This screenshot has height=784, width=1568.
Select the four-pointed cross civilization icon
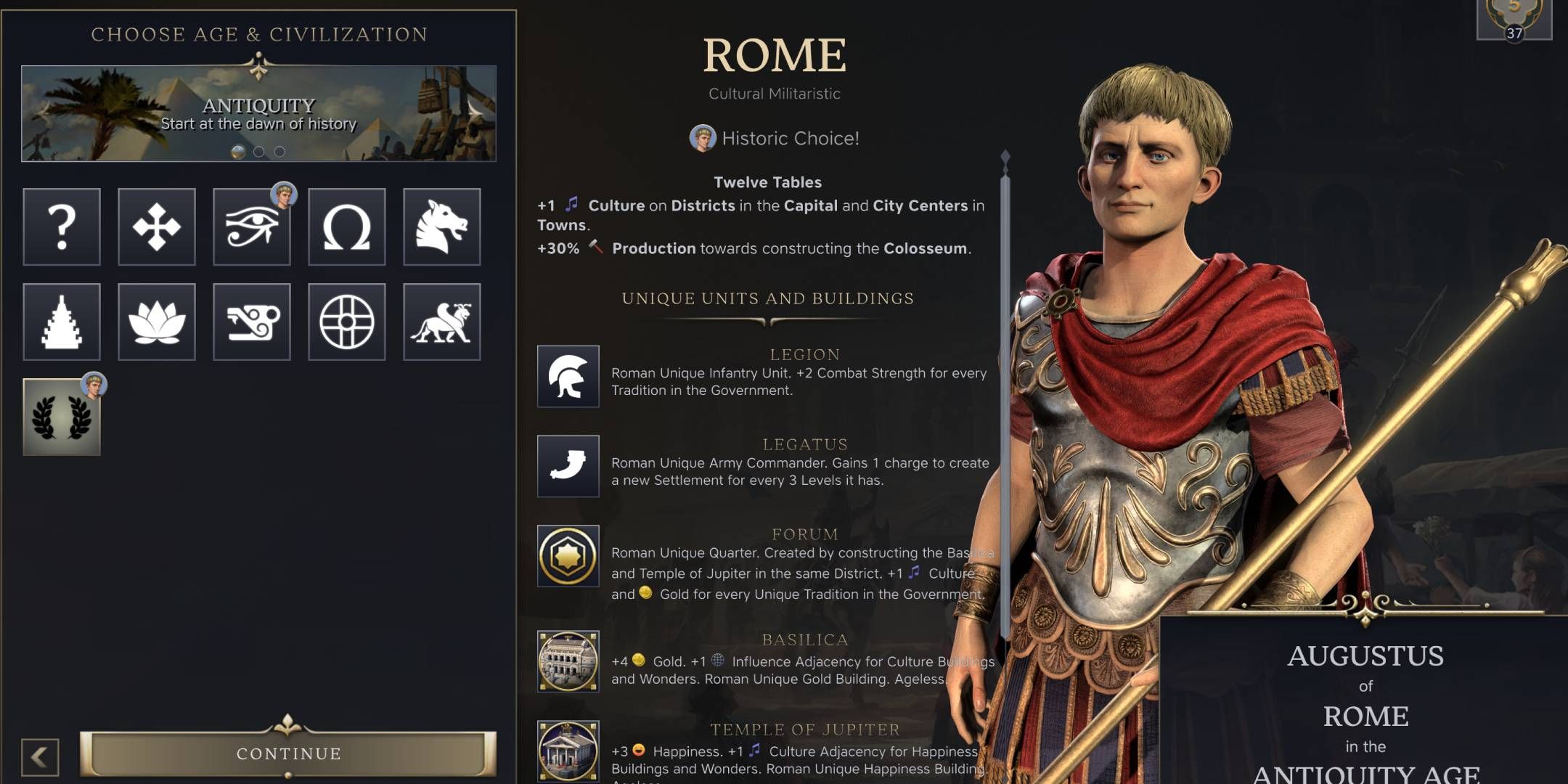[156, 227]
